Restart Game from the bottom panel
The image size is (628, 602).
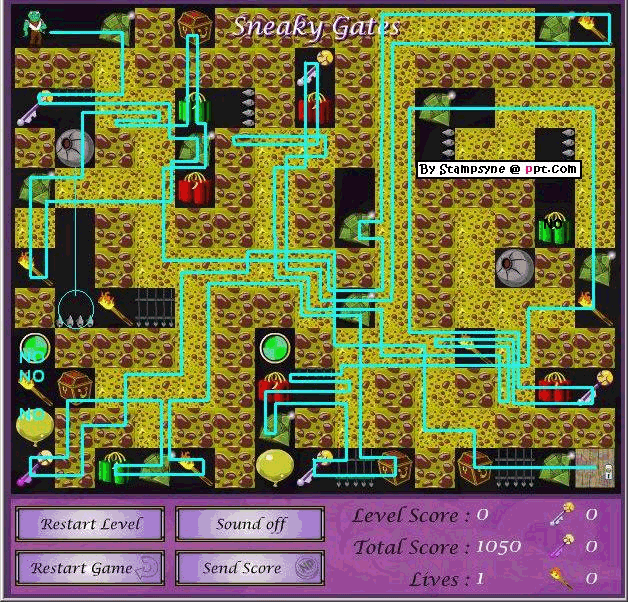click(x=92, y=568)
